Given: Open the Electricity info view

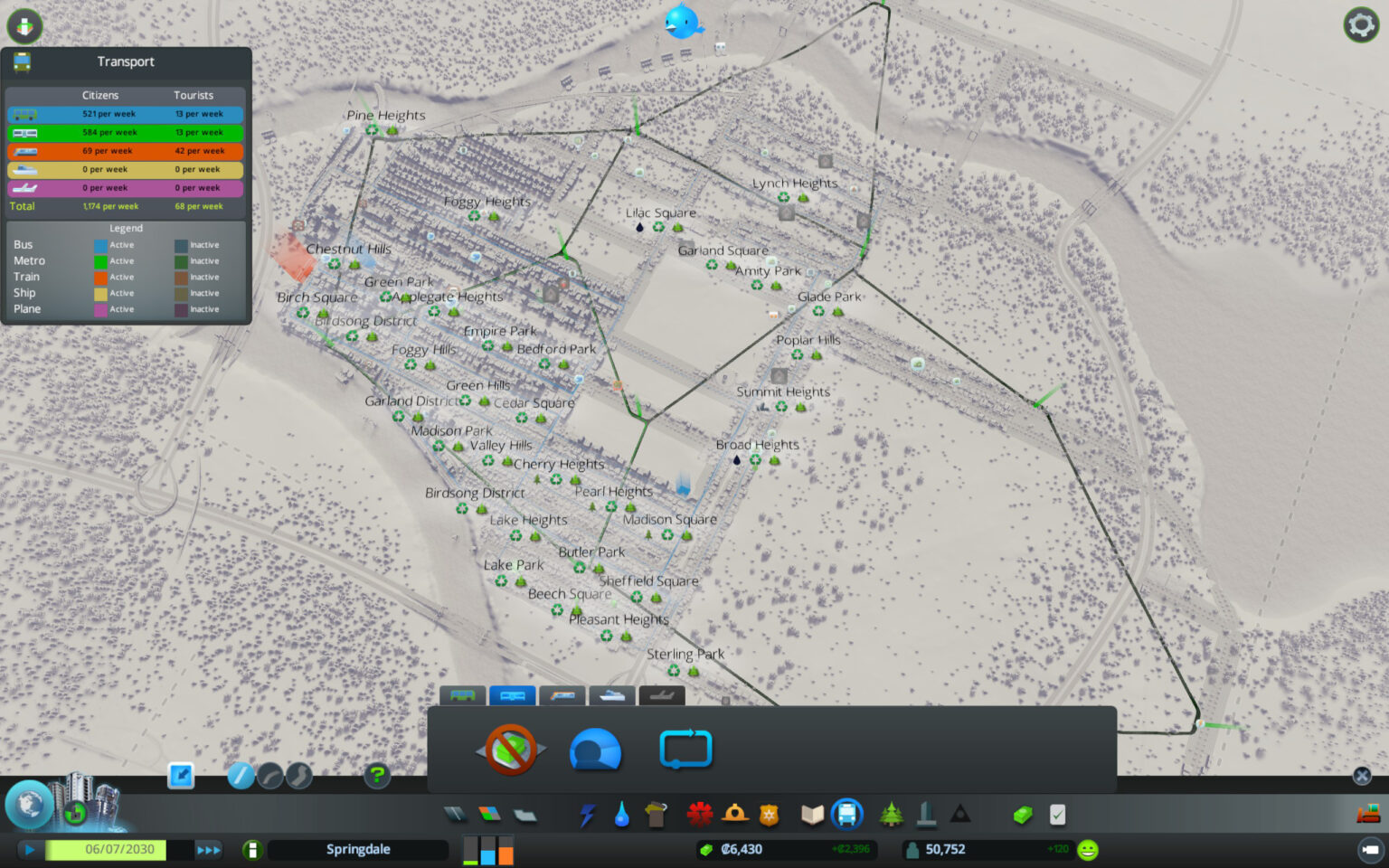Looking at the screenshot, I should point(585,815).
